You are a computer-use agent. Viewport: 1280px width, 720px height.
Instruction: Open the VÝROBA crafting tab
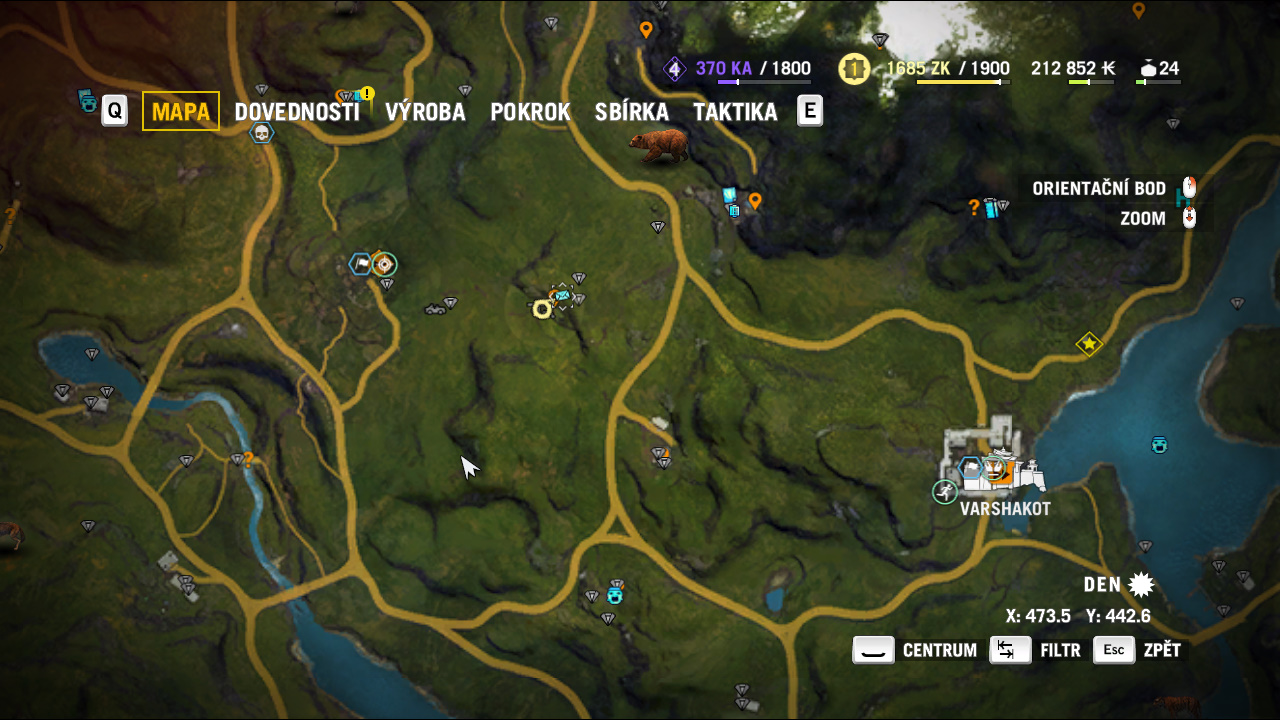pos(425,112)
